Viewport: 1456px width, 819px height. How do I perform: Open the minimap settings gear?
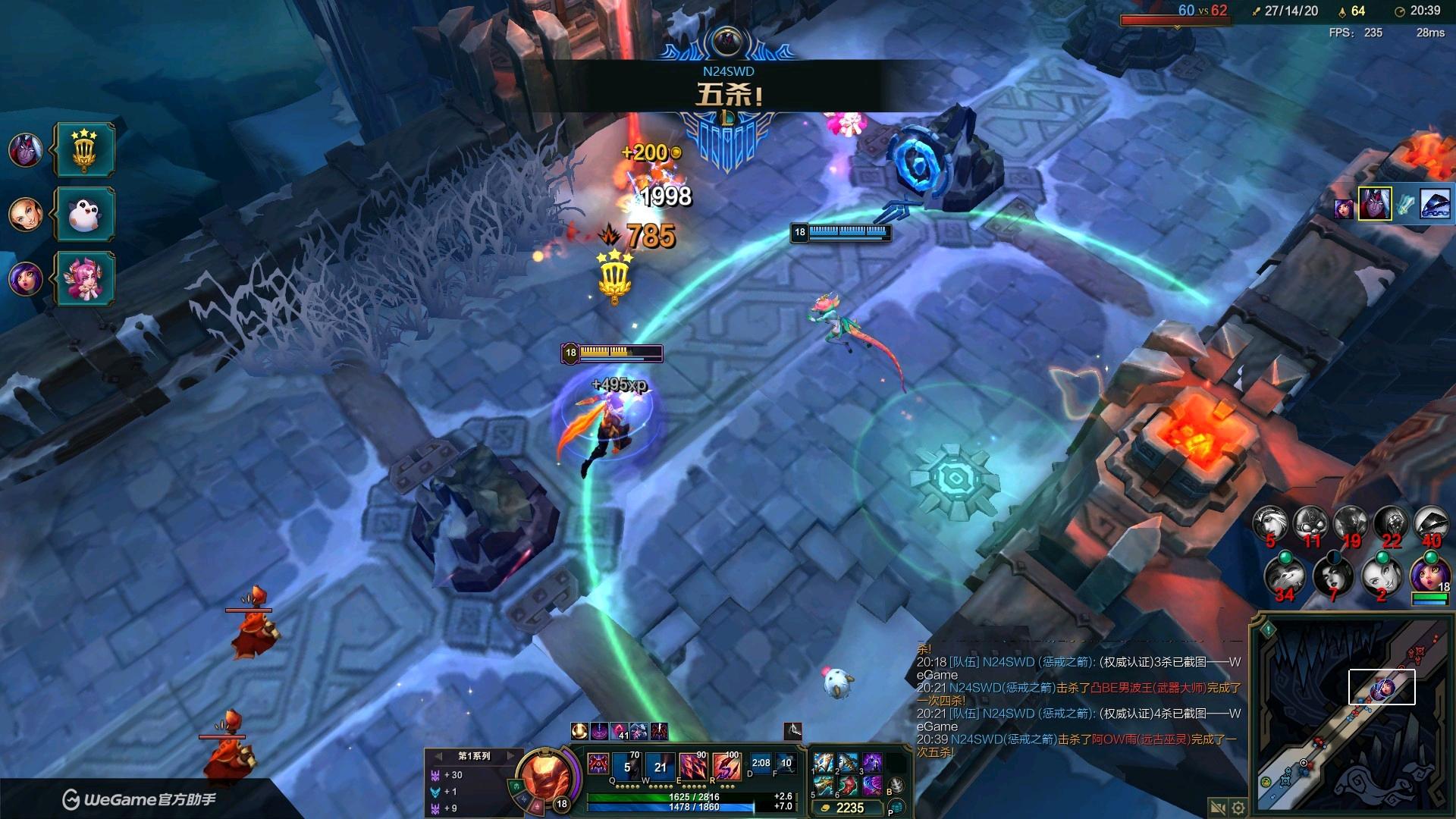point(1238,807)
